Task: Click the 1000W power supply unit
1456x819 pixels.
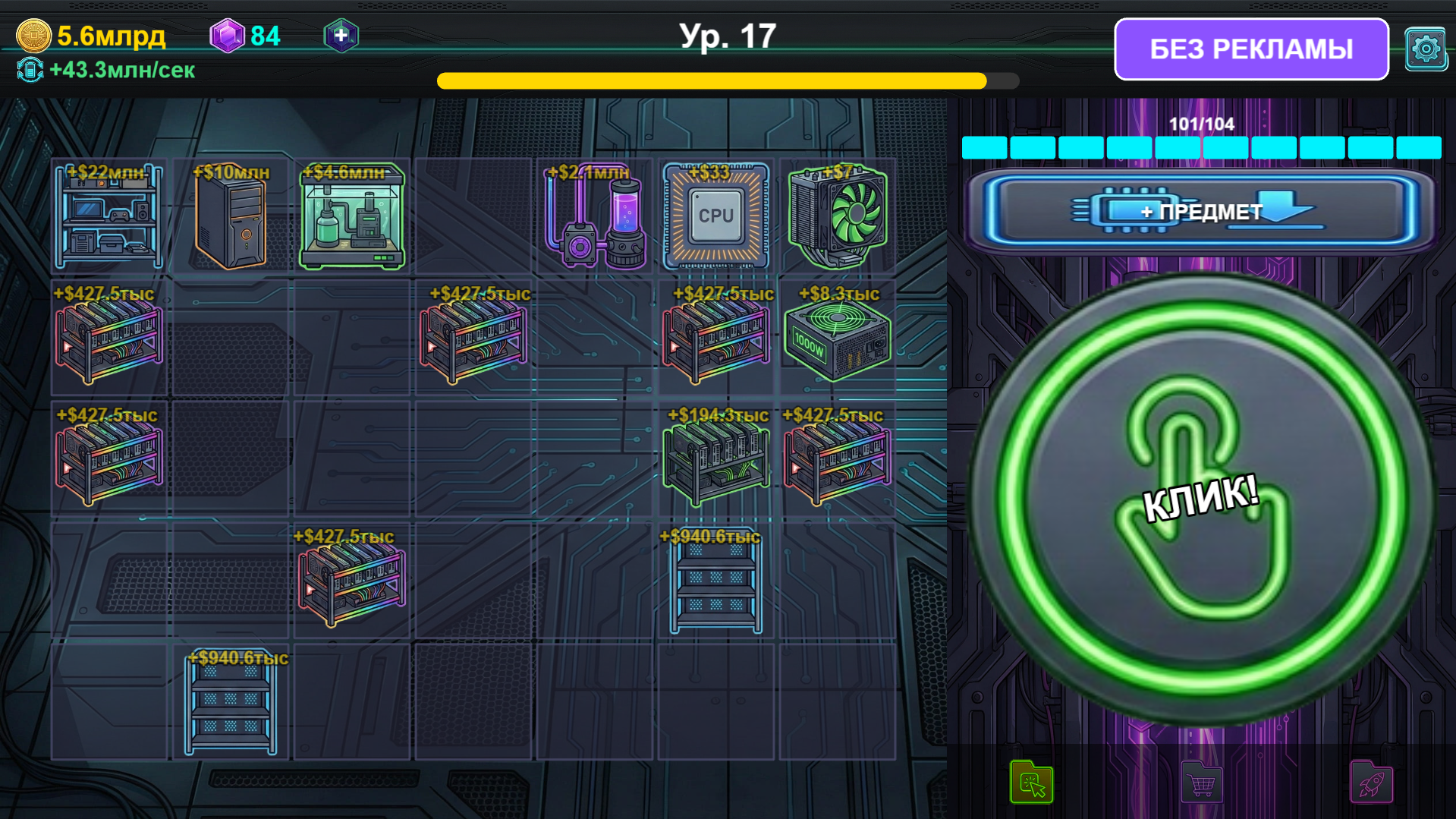Action: pos(838,340)
